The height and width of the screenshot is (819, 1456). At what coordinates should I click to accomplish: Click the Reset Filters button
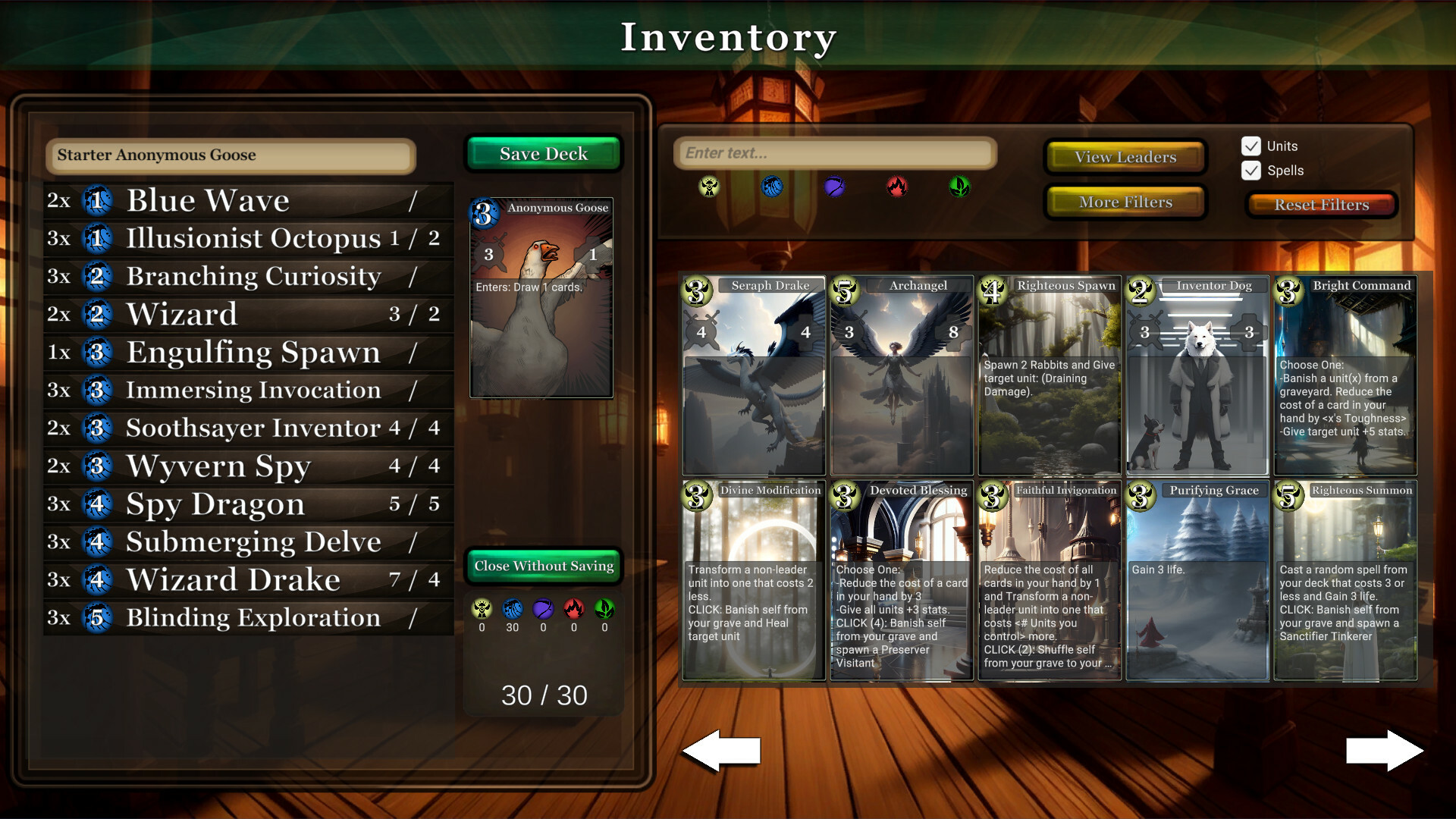[x=1321, y=204]
